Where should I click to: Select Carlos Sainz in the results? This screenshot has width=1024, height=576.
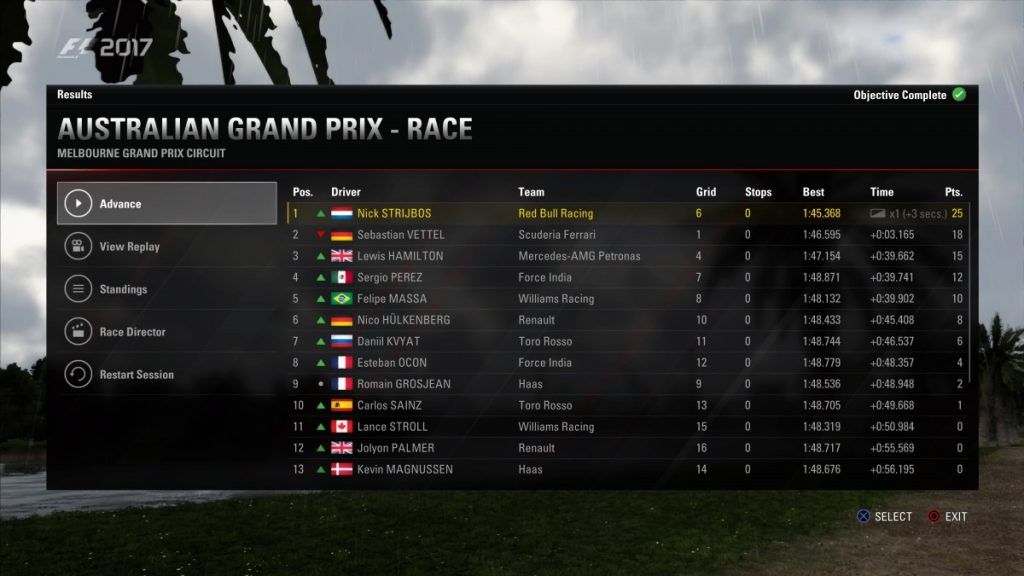628,405
